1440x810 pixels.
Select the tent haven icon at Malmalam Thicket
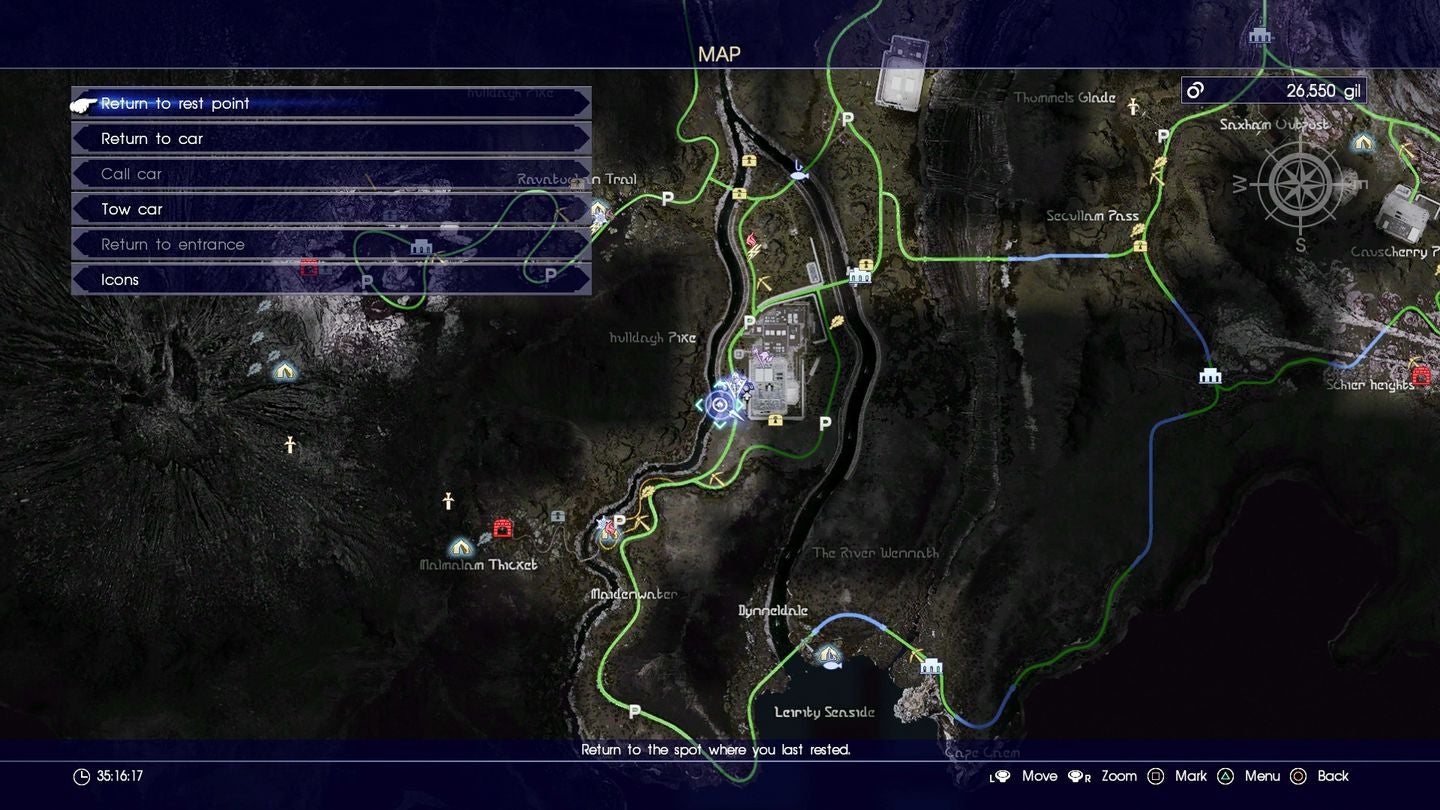[460, 548]
